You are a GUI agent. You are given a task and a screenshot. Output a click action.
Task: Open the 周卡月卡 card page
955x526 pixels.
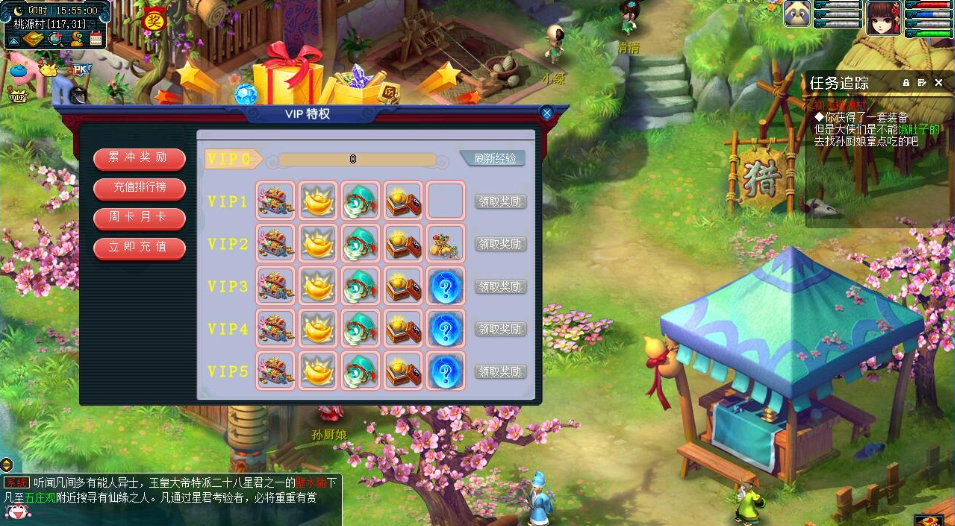[139, 217]
